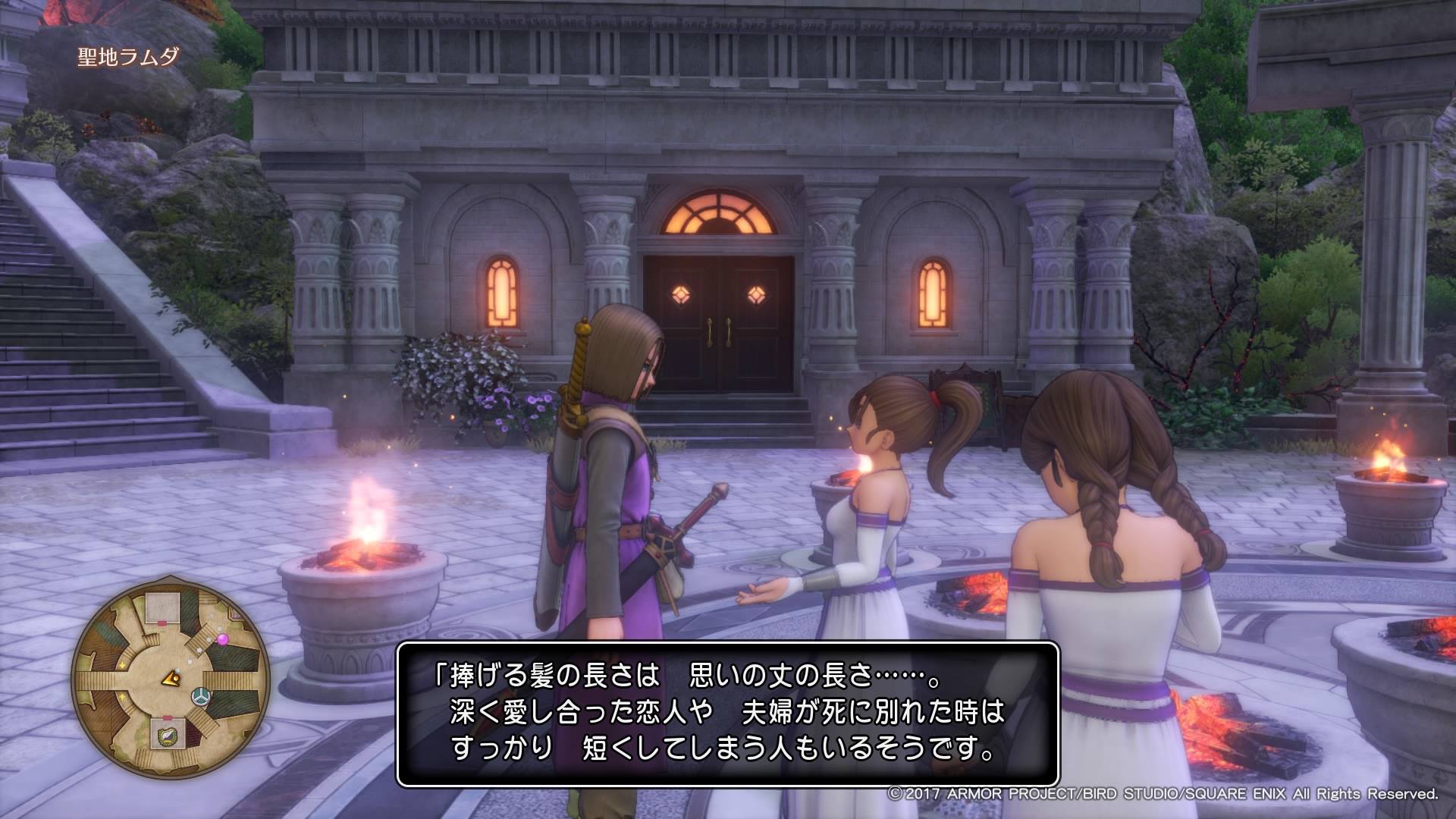Click the circular minimap
This screenshot has height=819, width=1456.
tap(170, 680)
